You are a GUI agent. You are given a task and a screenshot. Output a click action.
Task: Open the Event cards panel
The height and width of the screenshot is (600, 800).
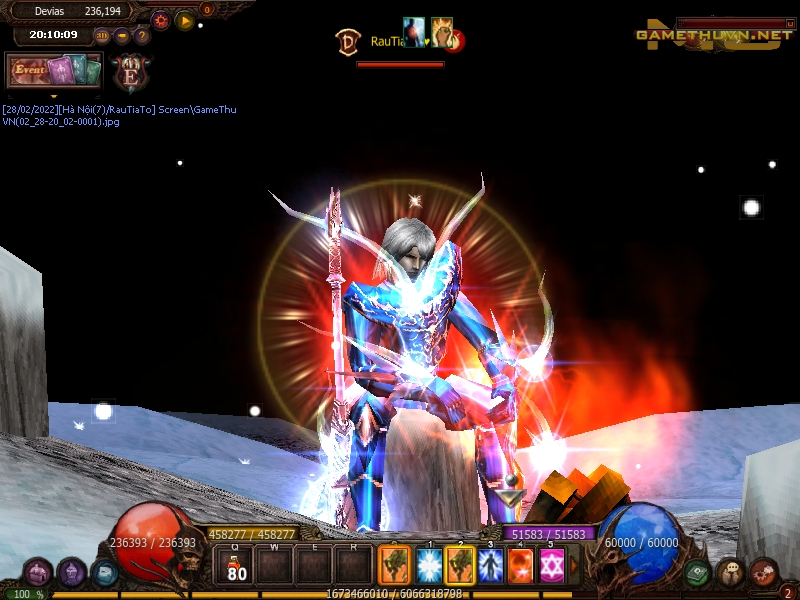click(x=54, y=71)
